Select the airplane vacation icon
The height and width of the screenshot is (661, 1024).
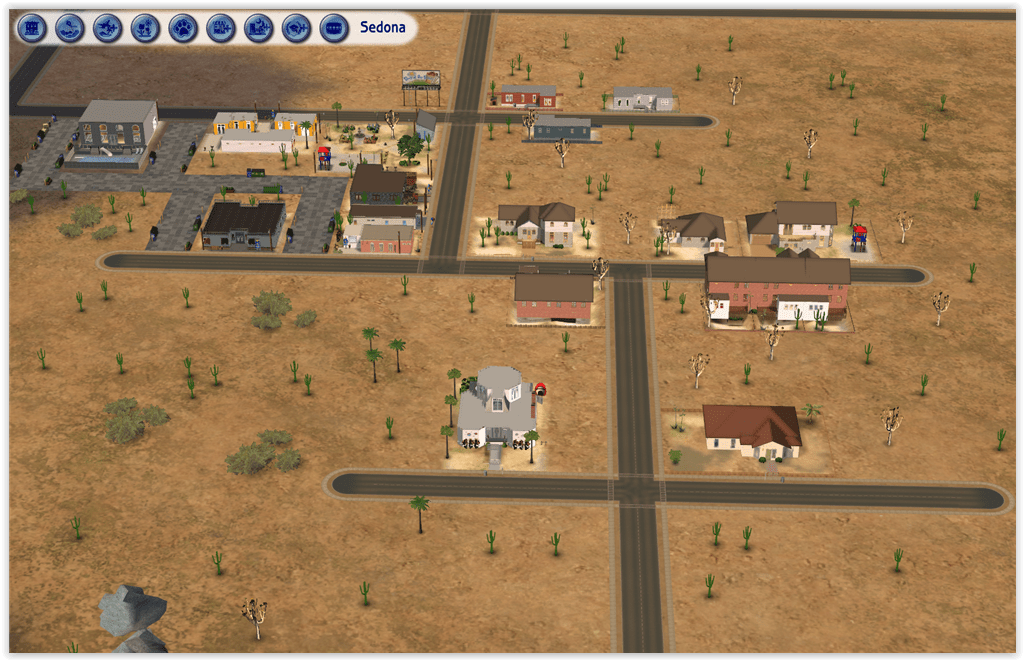click(x=108, y=28)
